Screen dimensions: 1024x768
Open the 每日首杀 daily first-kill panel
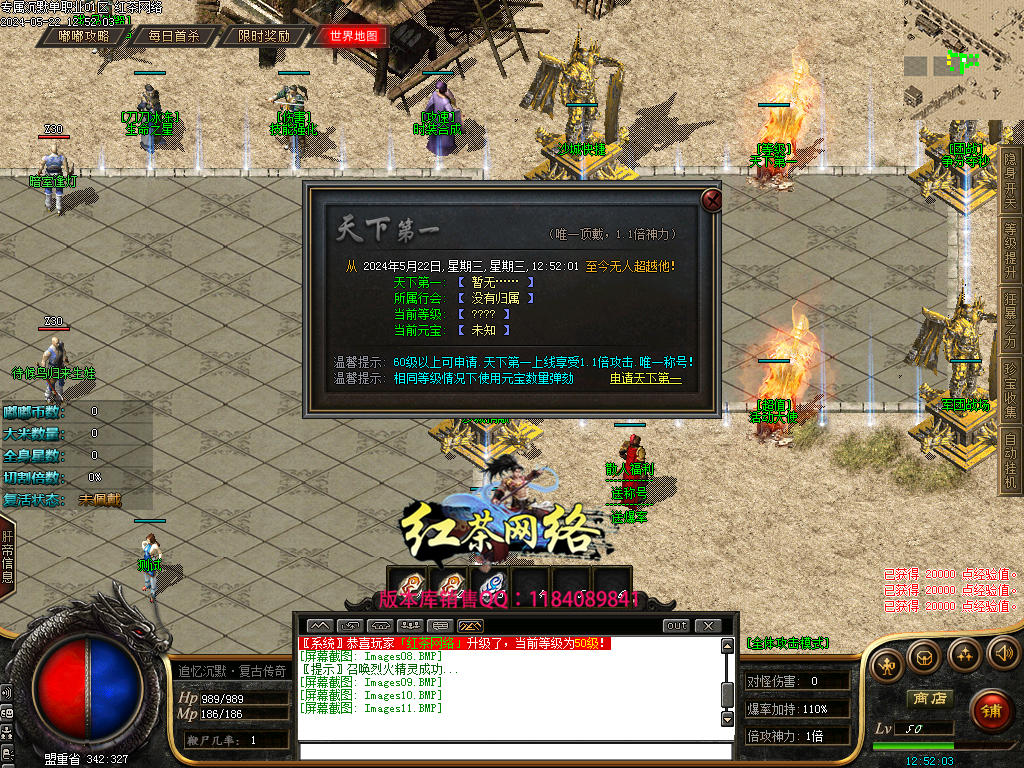coord(174,36)
